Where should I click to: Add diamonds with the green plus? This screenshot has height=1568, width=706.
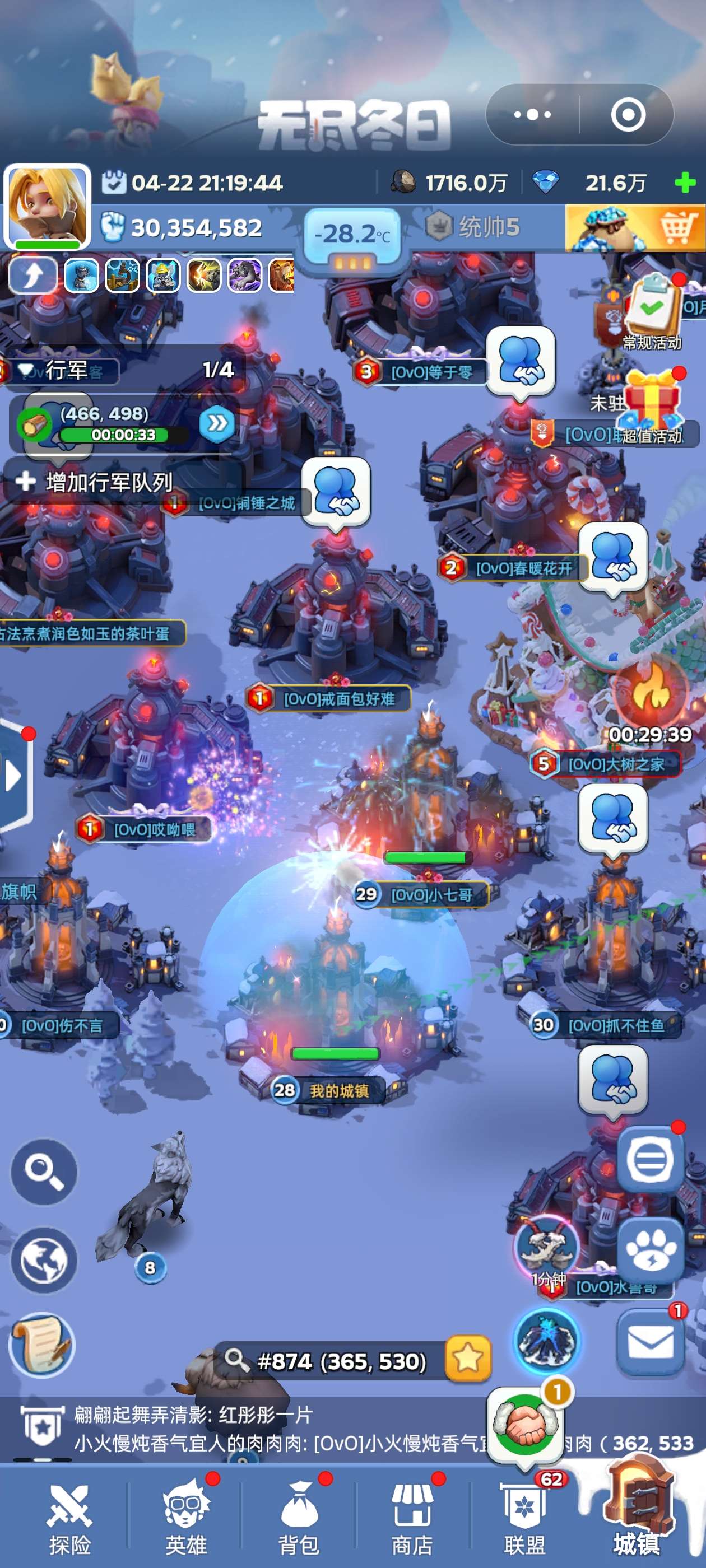click(685, 183)
